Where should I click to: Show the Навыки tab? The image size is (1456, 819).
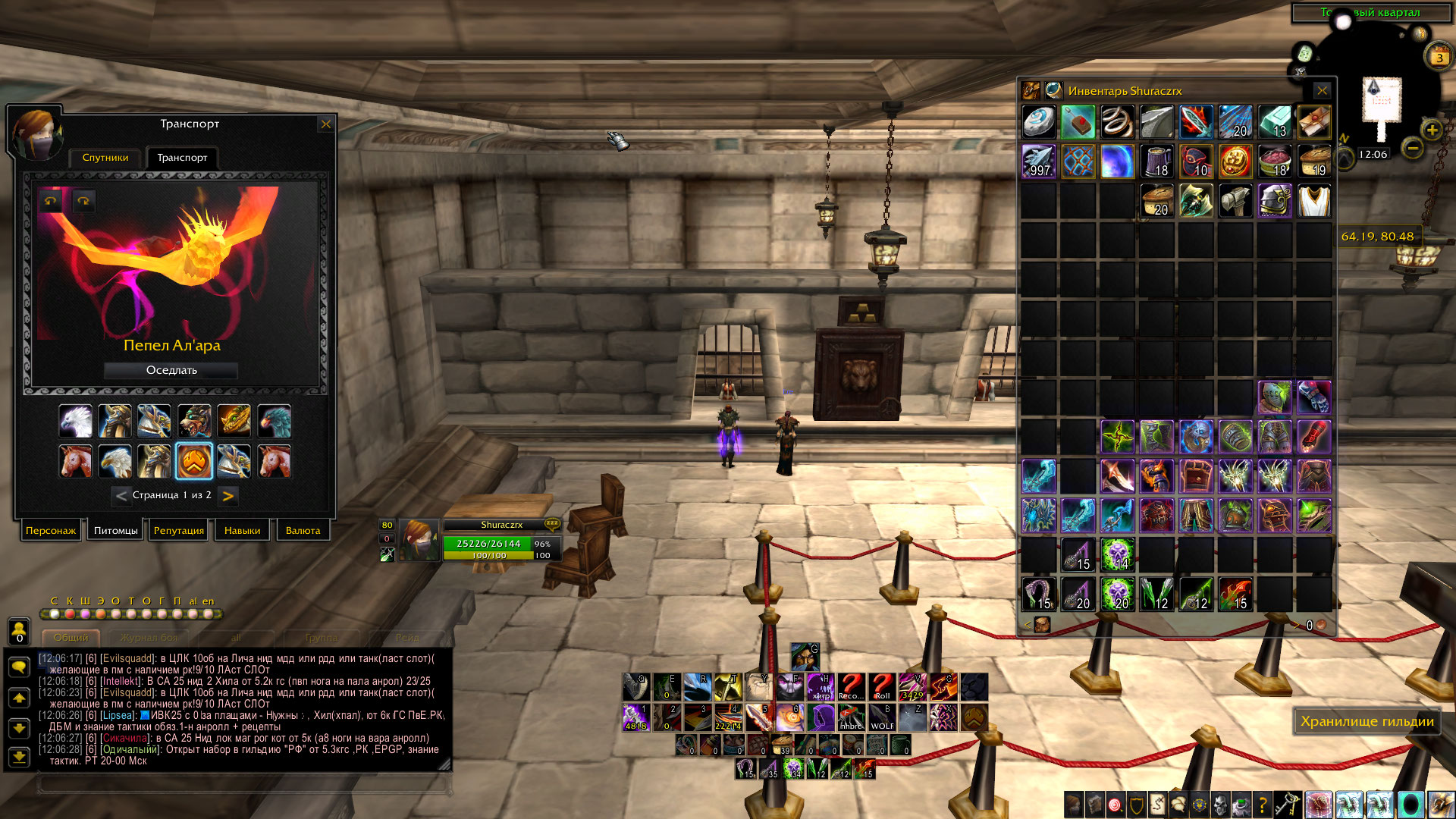[x=242, y=531]
